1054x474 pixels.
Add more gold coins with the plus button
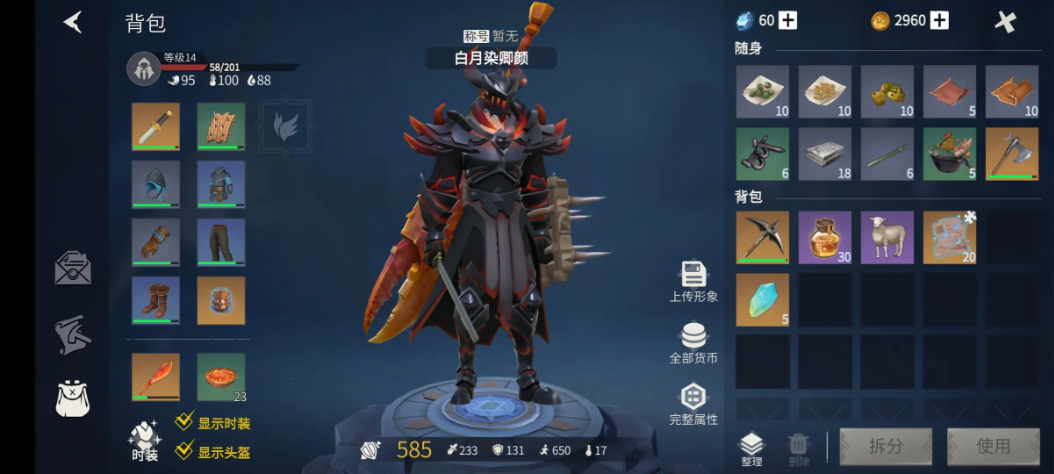tap(939, 21)
